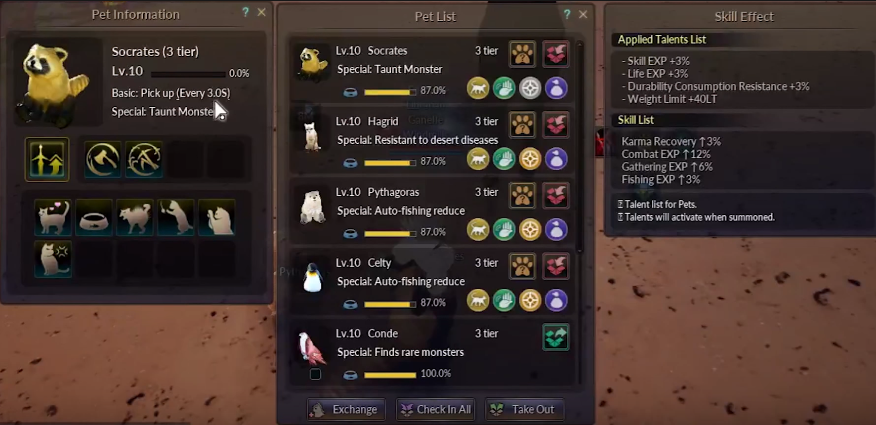This screenshot has height=425, width=876.
Task: Select the pet food bowl action icon
Action: [x=94, y=216]
